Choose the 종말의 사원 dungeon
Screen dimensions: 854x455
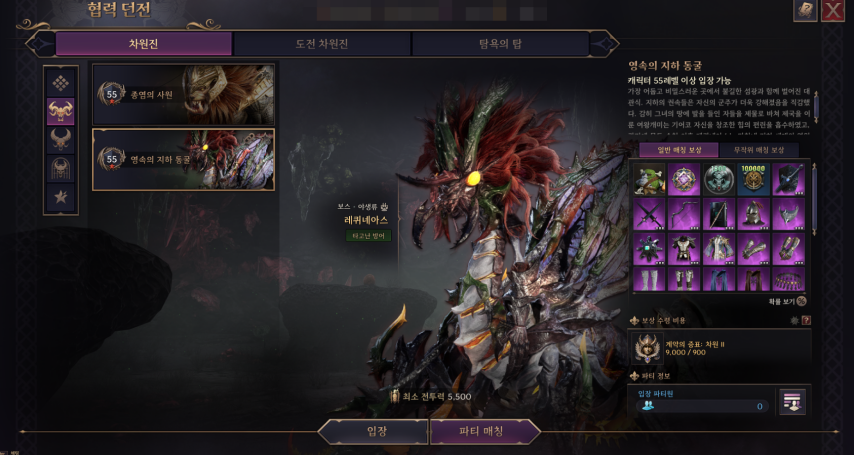point(183,94)
